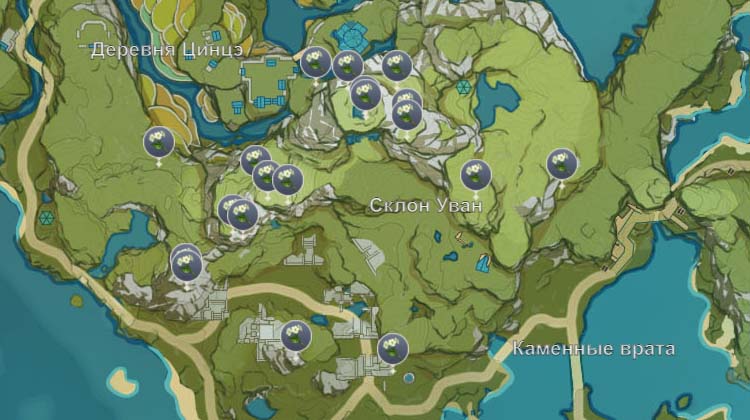This screenshot has width=750, height=420.
Task: Choose the teal hexagon waypoint beside the lake
Action: click(463, 88)
